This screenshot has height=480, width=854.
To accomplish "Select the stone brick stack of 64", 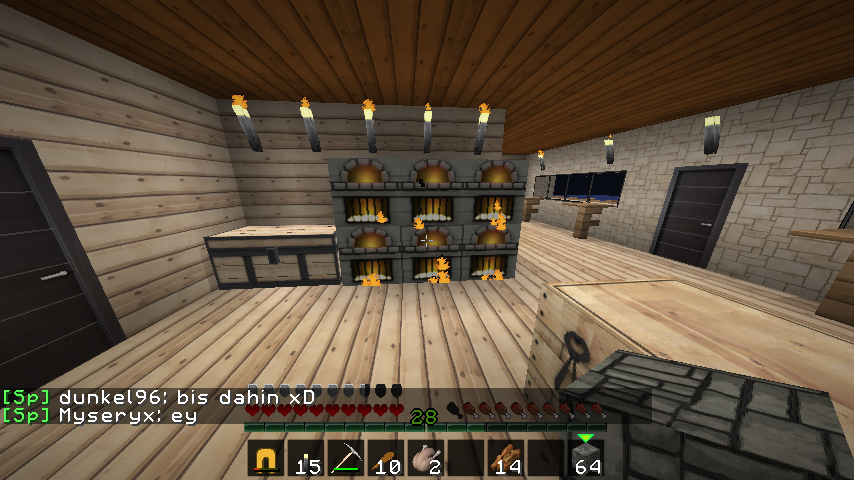I will point(586,459).
